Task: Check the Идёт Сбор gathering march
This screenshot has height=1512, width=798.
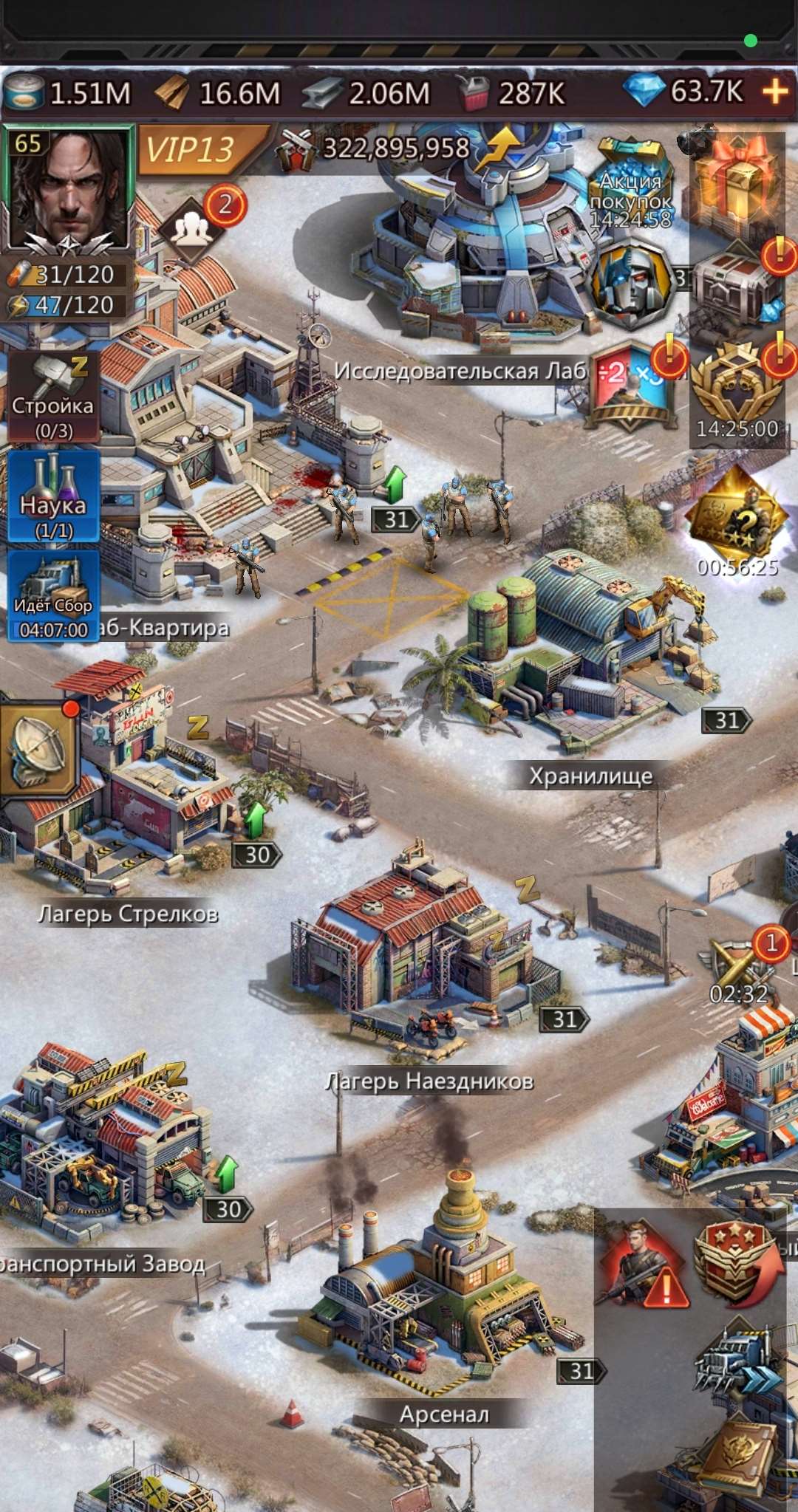Action: [x=53, y=595]
